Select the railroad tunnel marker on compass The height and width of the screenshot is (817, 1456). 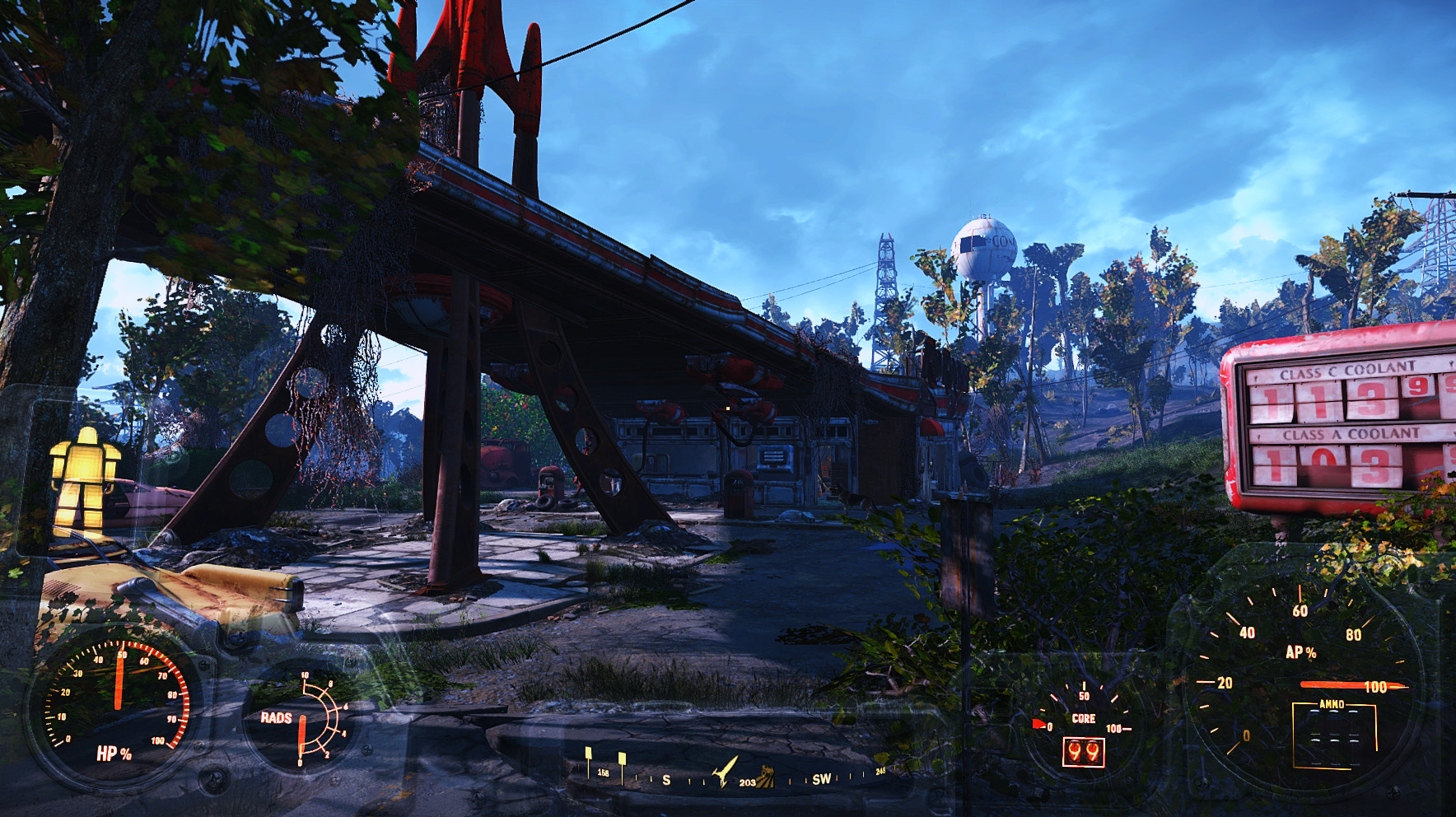point(767,776)
